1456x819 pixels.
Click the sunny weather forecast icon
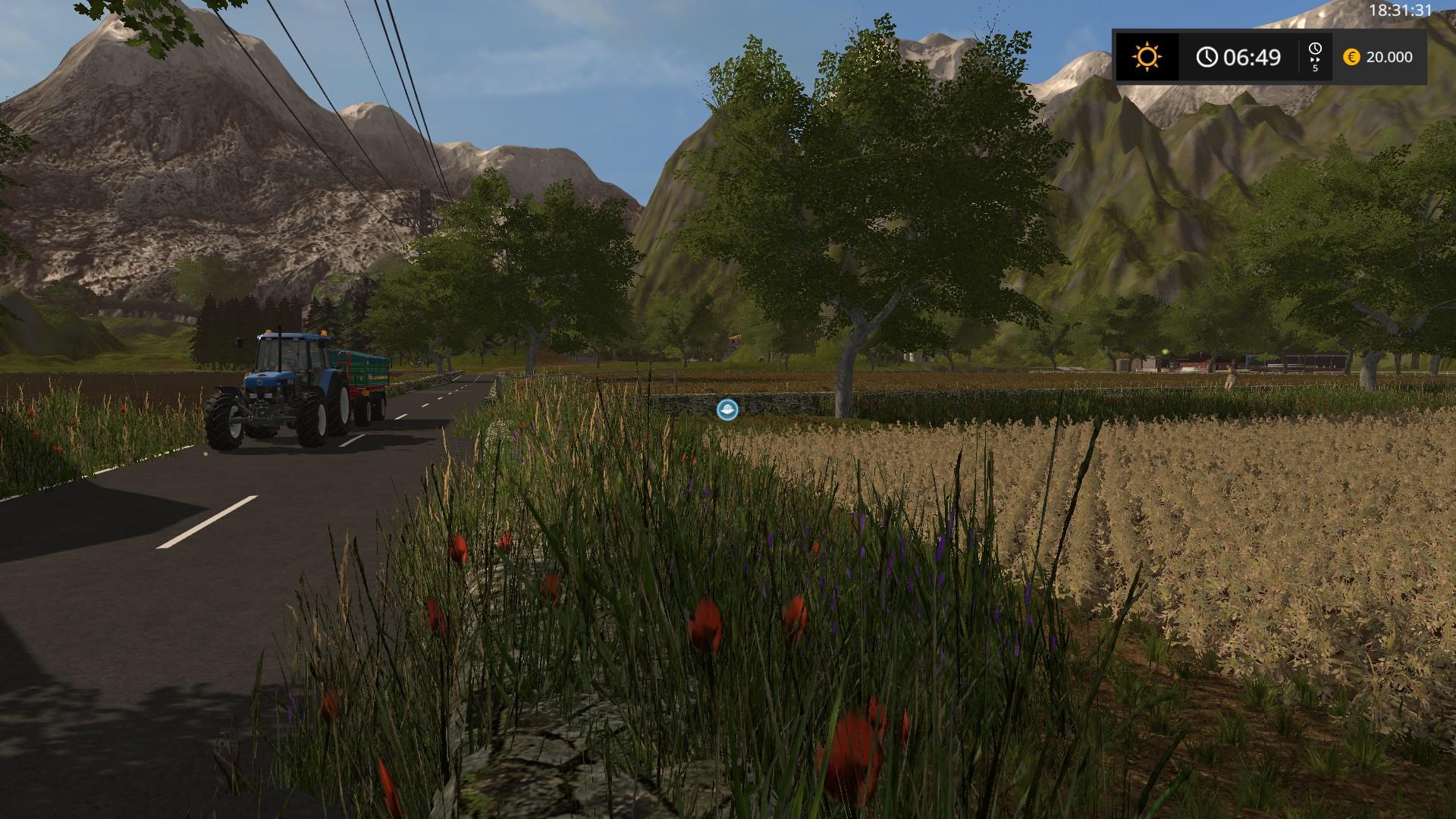coord(1147,57)
